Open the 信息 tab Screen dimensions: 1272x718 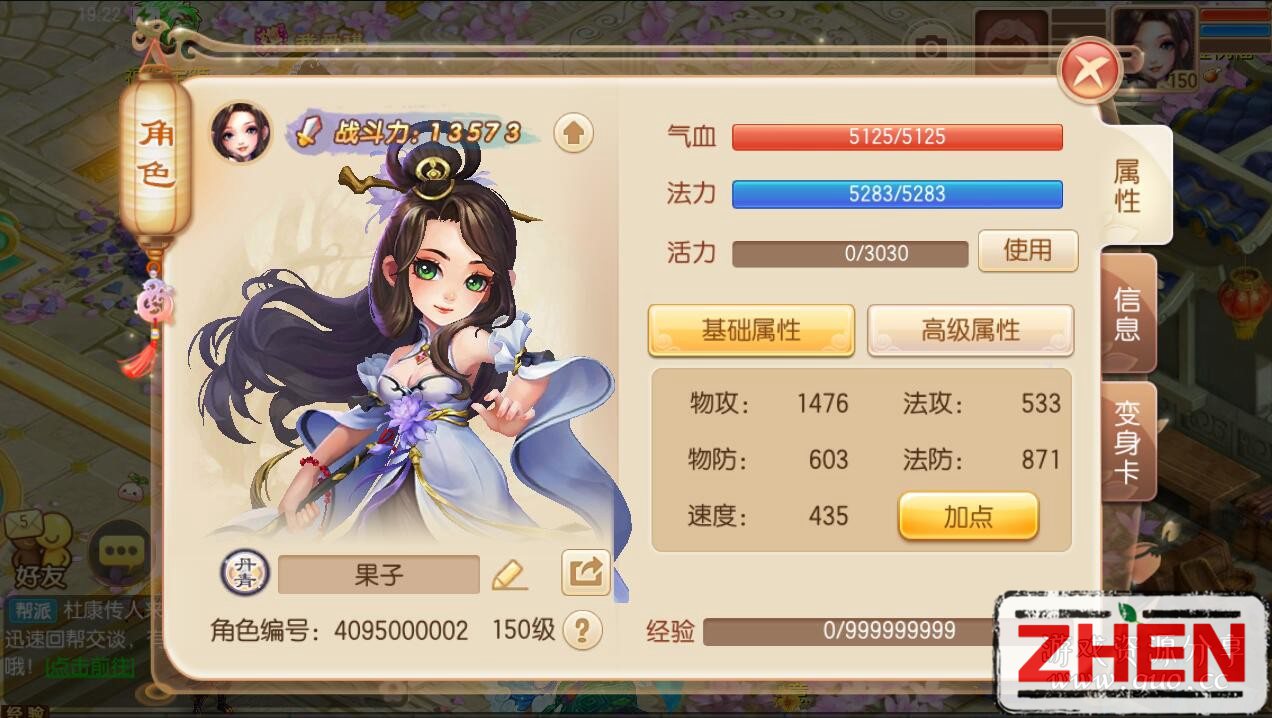1128,313
